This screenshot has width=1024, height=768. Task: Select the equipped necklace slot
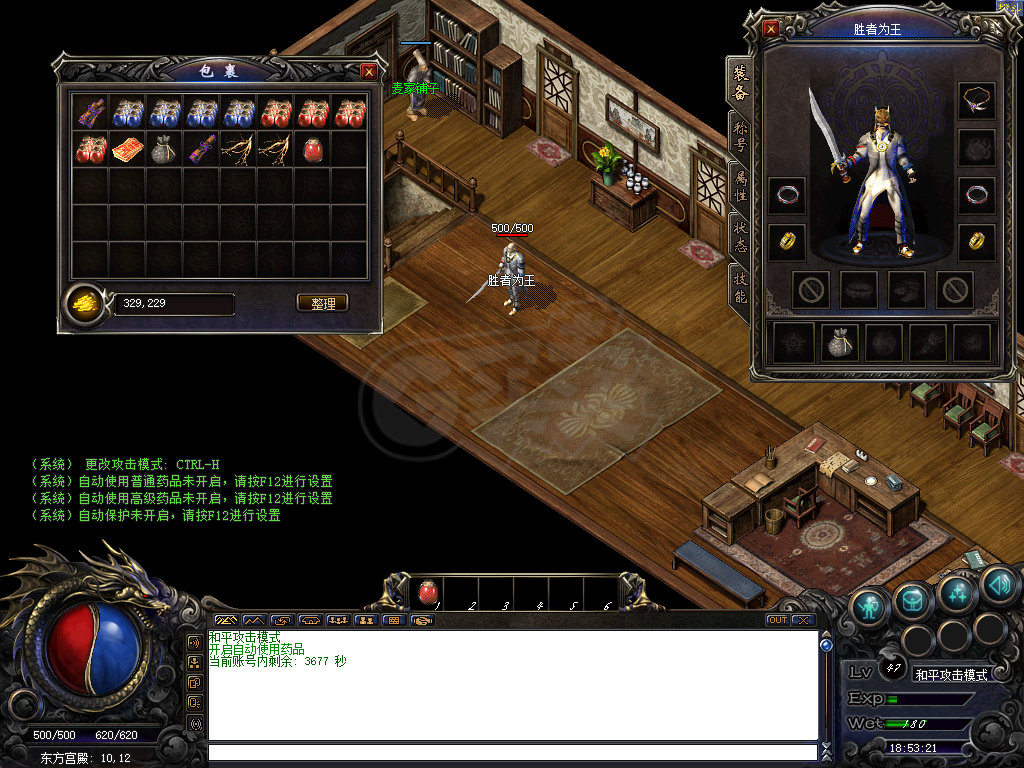point(976,100)
